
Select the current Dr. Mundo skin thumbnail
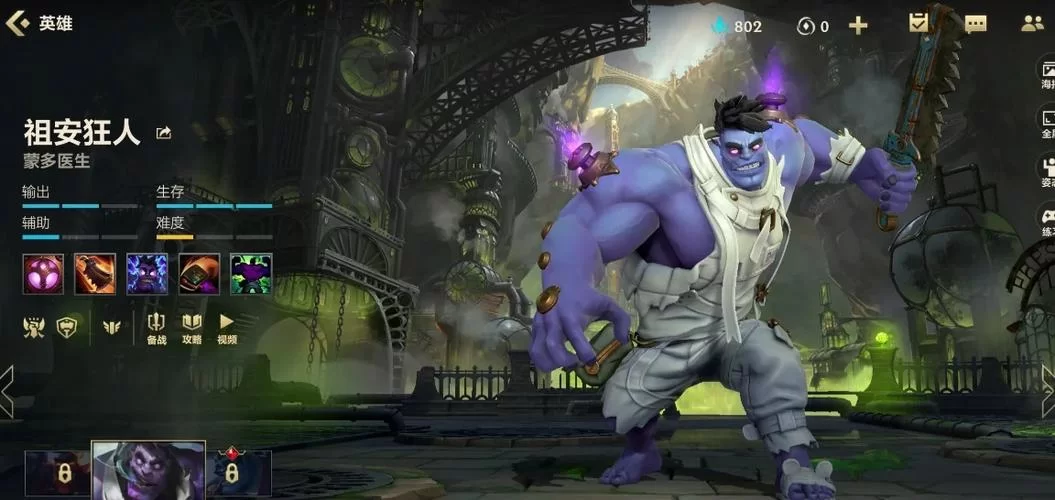[149, 471]
